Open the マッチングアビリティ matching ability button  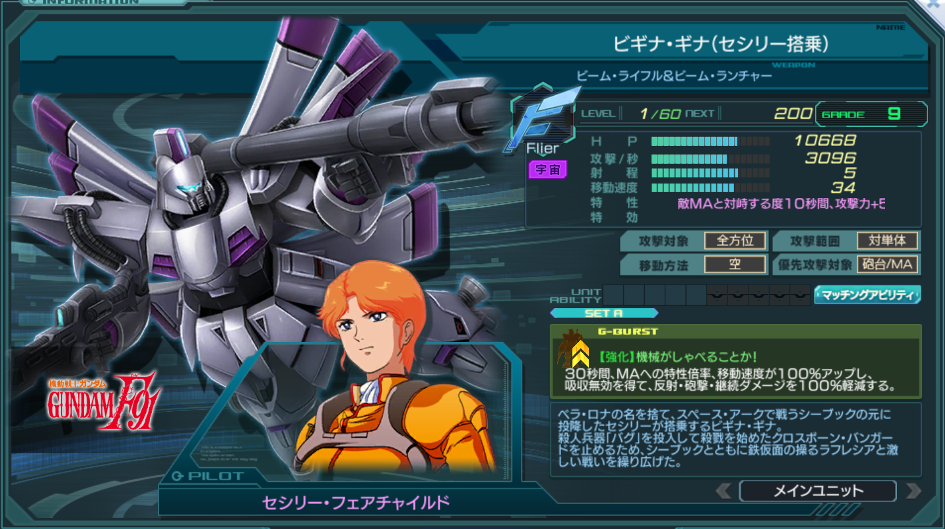867,294
